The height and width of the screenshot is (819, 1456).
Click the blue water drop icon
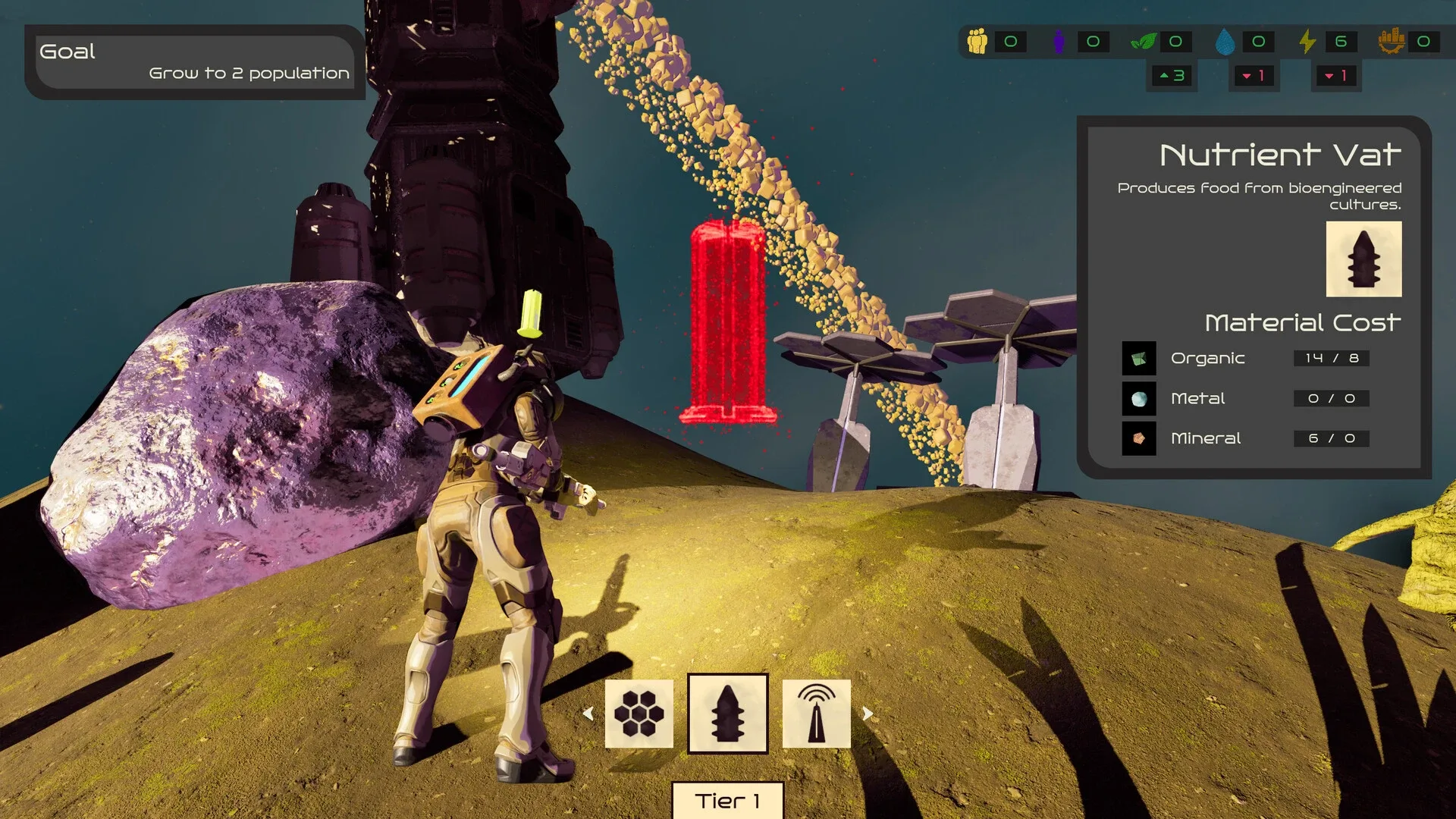click(x=1224, y=42)
